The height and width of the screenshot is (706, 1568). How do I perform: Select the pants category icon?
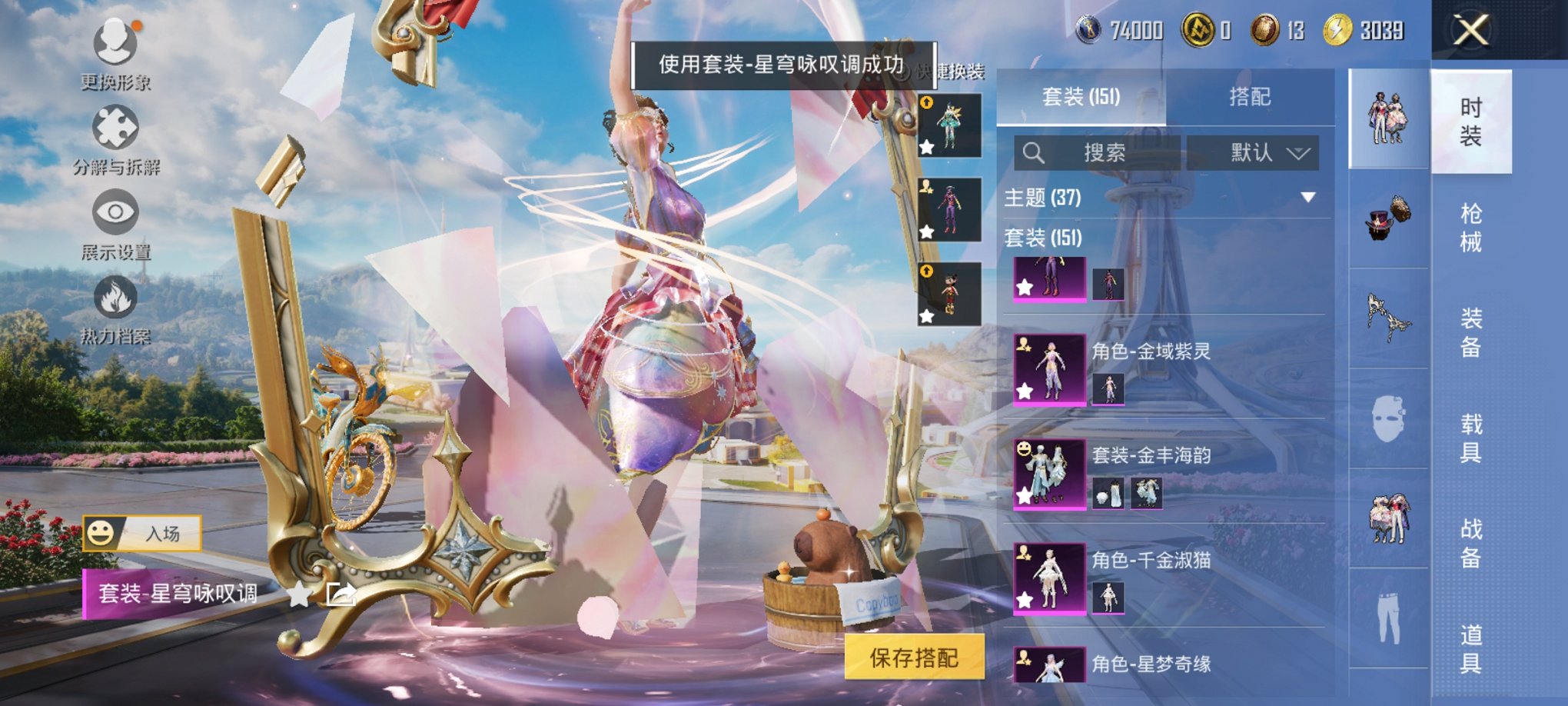click(1391, 617)
